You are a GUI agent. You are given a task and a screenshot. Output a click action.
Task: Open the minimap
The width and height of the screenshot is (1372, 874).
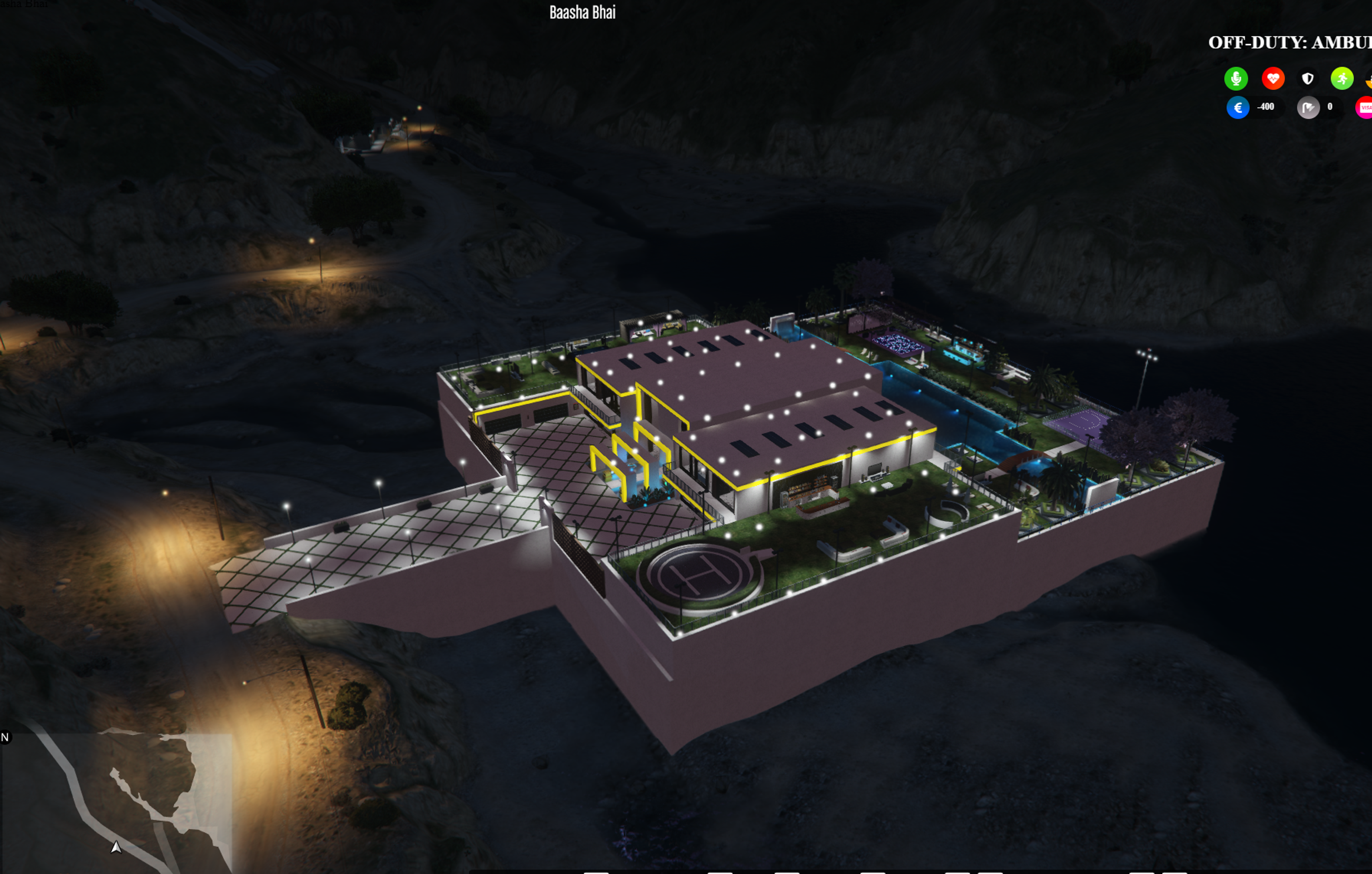[x=117, y=803]
